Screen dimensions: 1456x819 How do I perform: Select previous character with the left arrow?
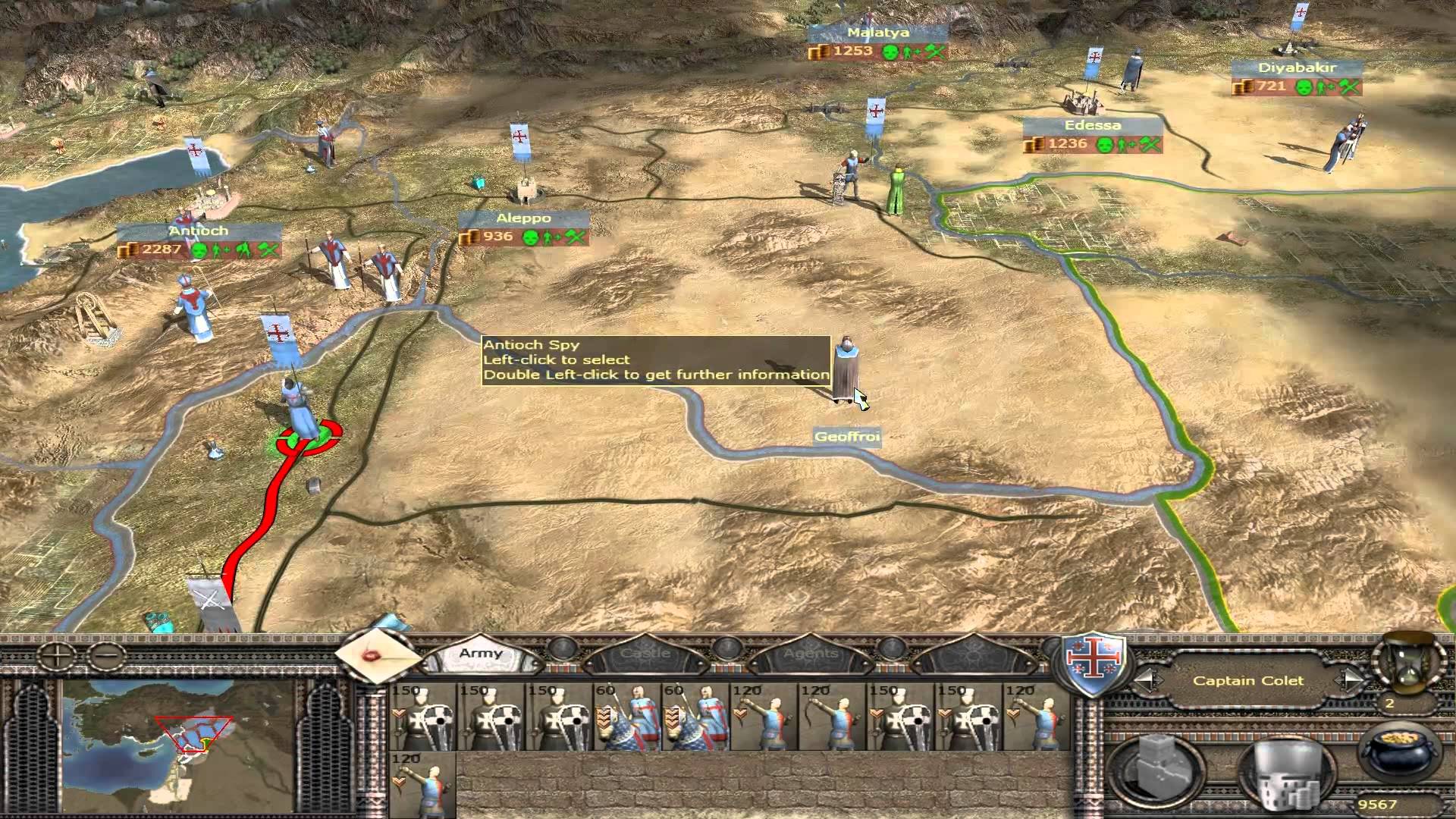point(1147,680)
